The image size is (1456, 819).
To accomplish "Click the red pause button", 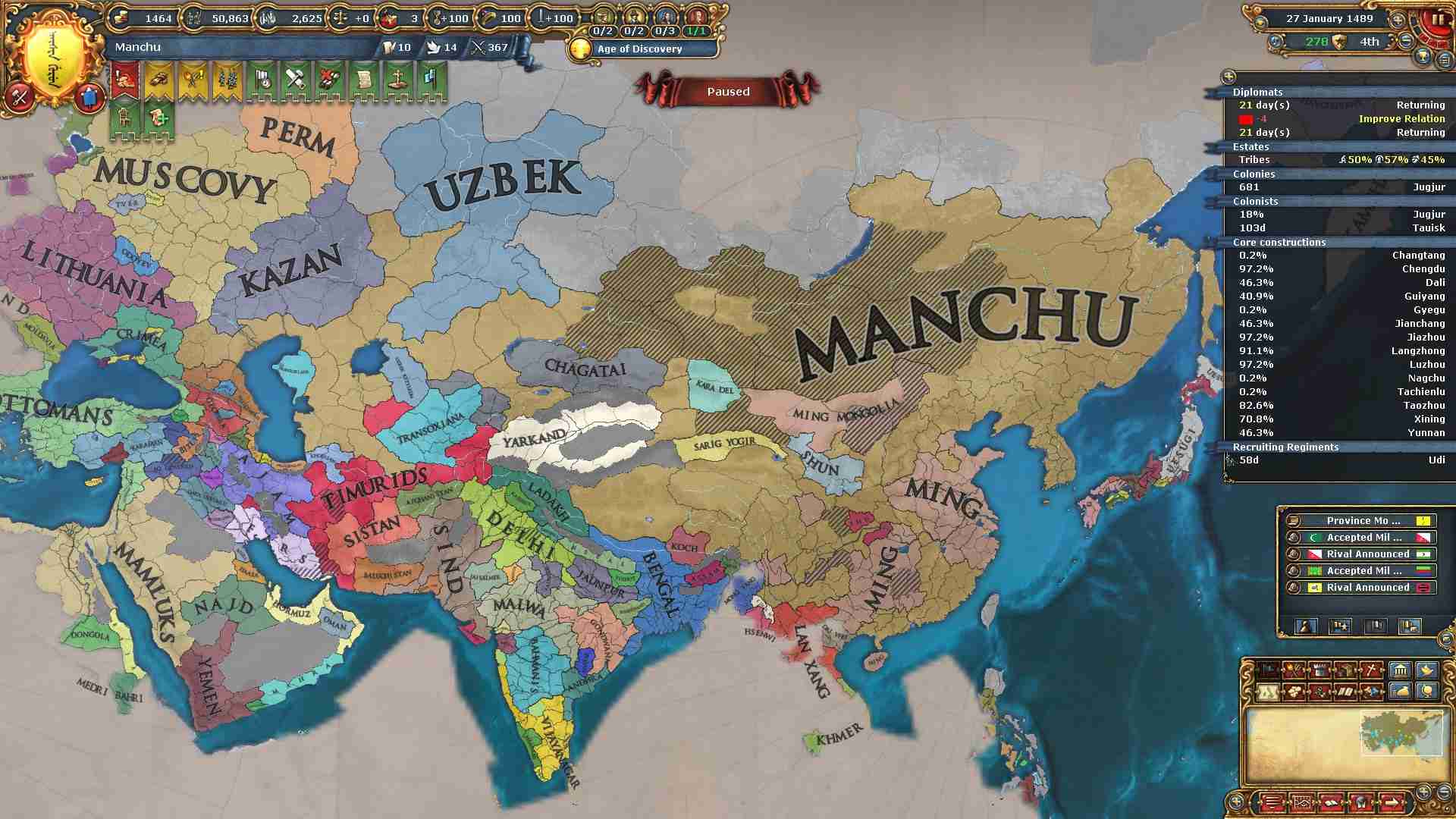I will coord(1439,21).
